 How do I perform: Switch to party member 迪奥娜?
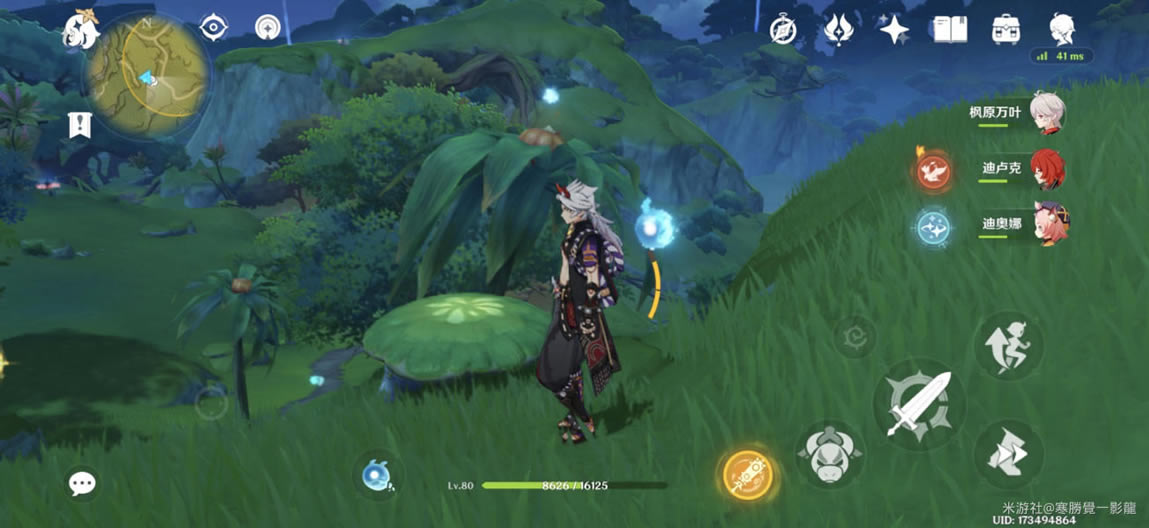(1046, 224)
